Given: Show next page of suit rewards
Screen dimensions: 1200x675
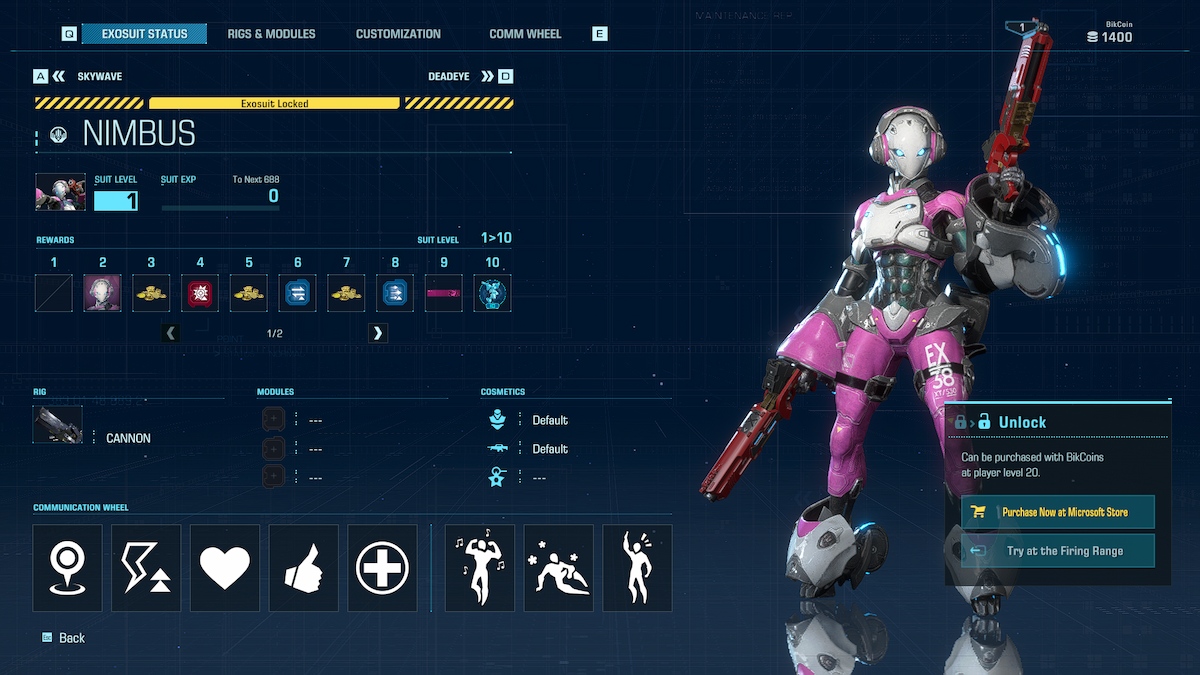Looking at the screenshot, I should [x=377, y=333].
